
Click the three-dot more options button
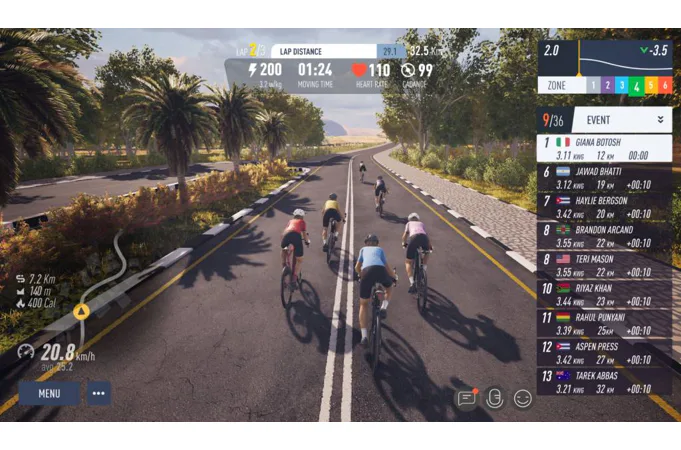click(98, 393)
